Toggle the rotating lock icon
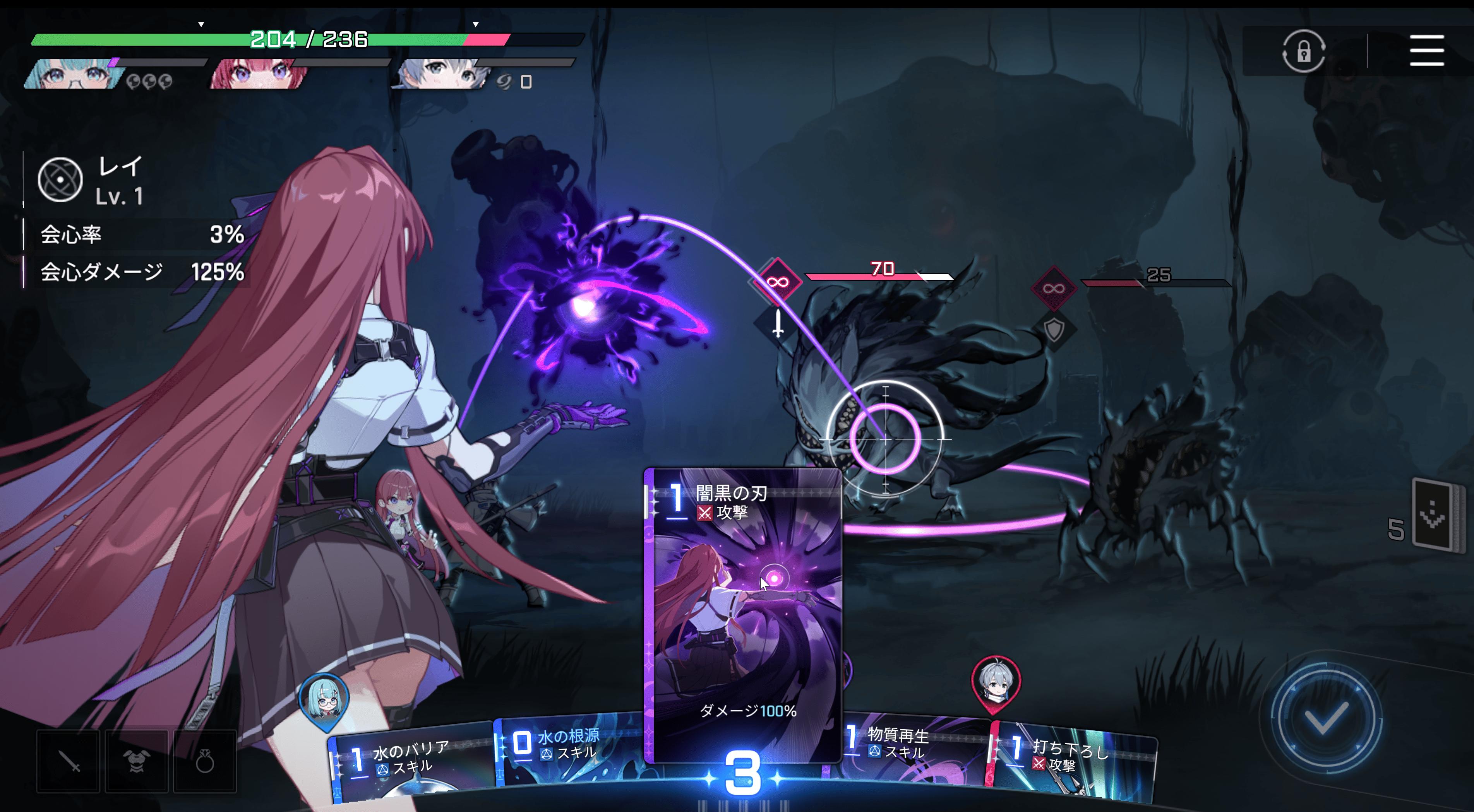The width and height of the screenshot is (1474, 812). click(1303, 51)
